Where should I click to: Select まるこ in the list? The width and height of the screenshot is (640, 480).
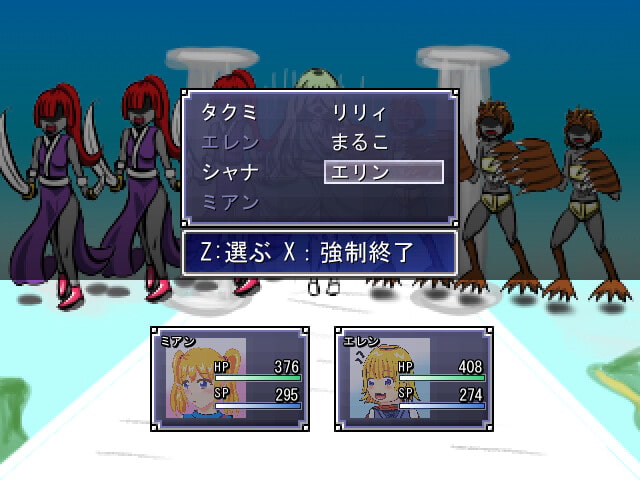tap(360, 142)
